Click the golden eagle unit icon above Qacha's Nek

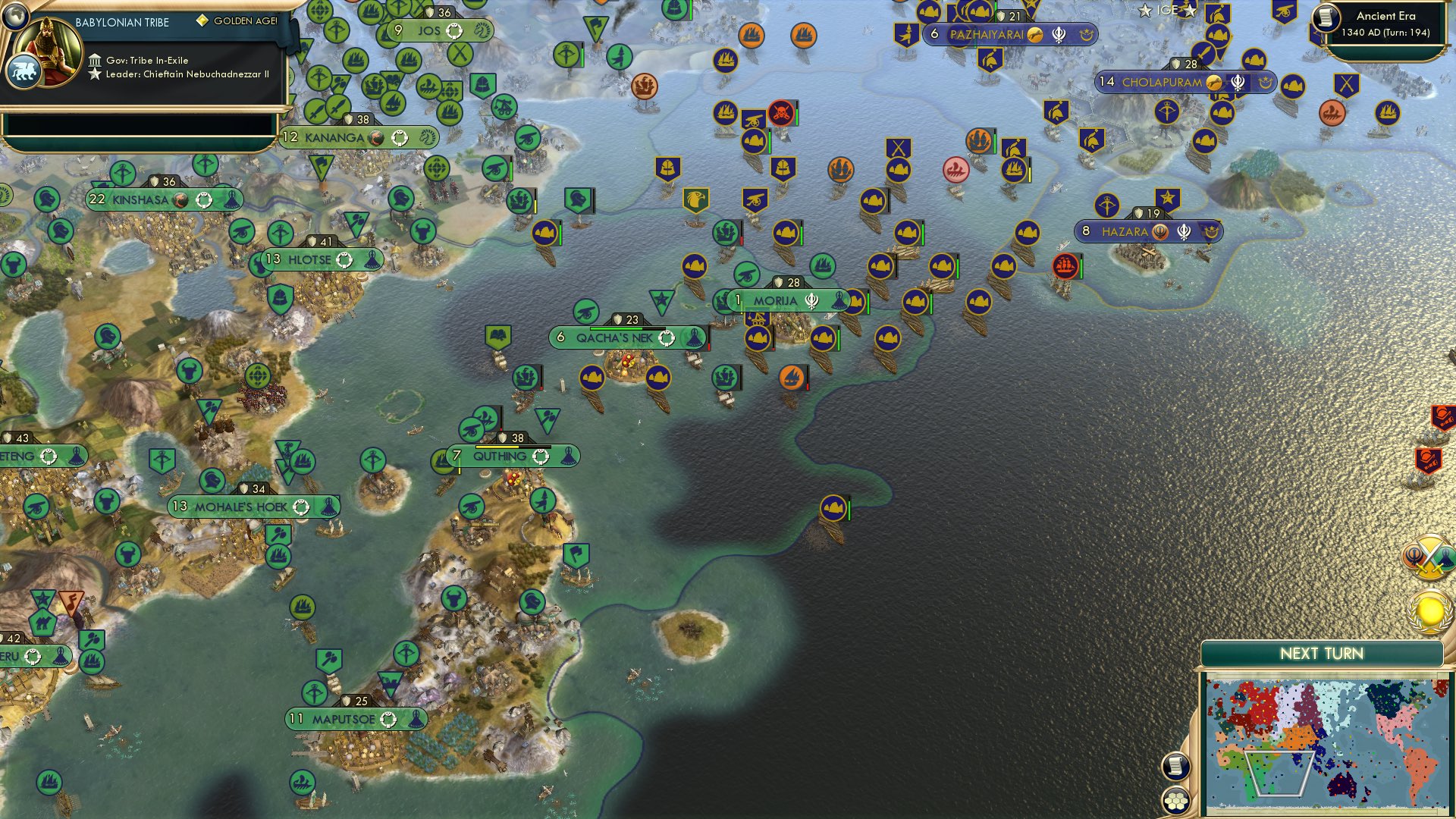(x=697, y=199)
